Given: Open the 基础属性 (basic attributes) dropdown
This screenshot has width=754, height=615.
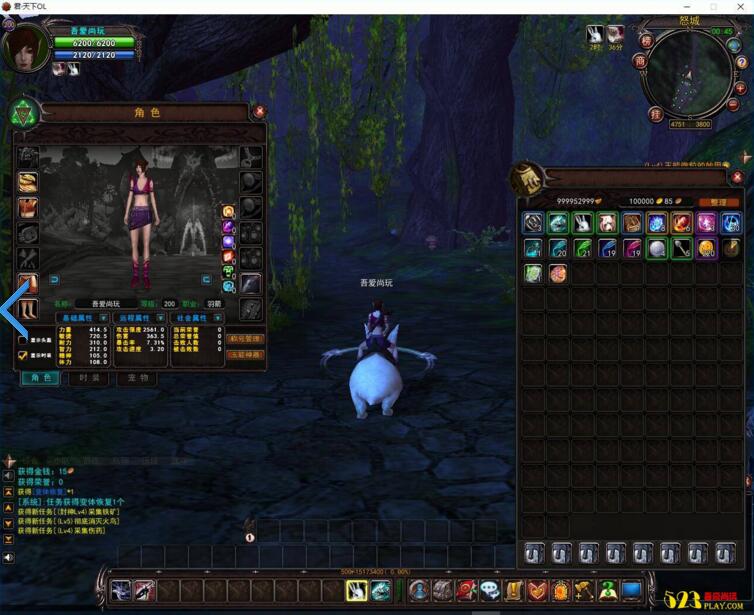Looking at the screenshot, I should [x=104, y=318].
